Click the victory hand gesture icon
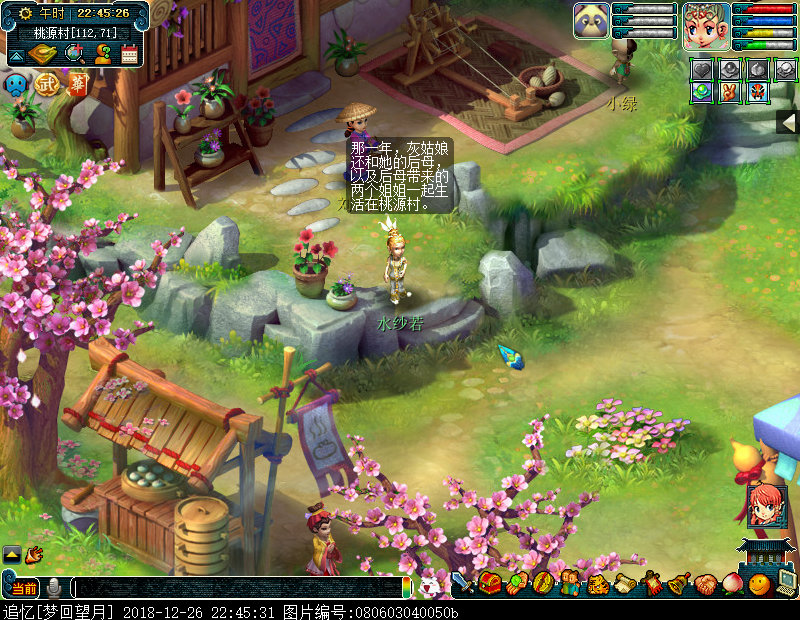Image resolution: width=800 pixels, height=620 pixels. [x=731, y=92]
